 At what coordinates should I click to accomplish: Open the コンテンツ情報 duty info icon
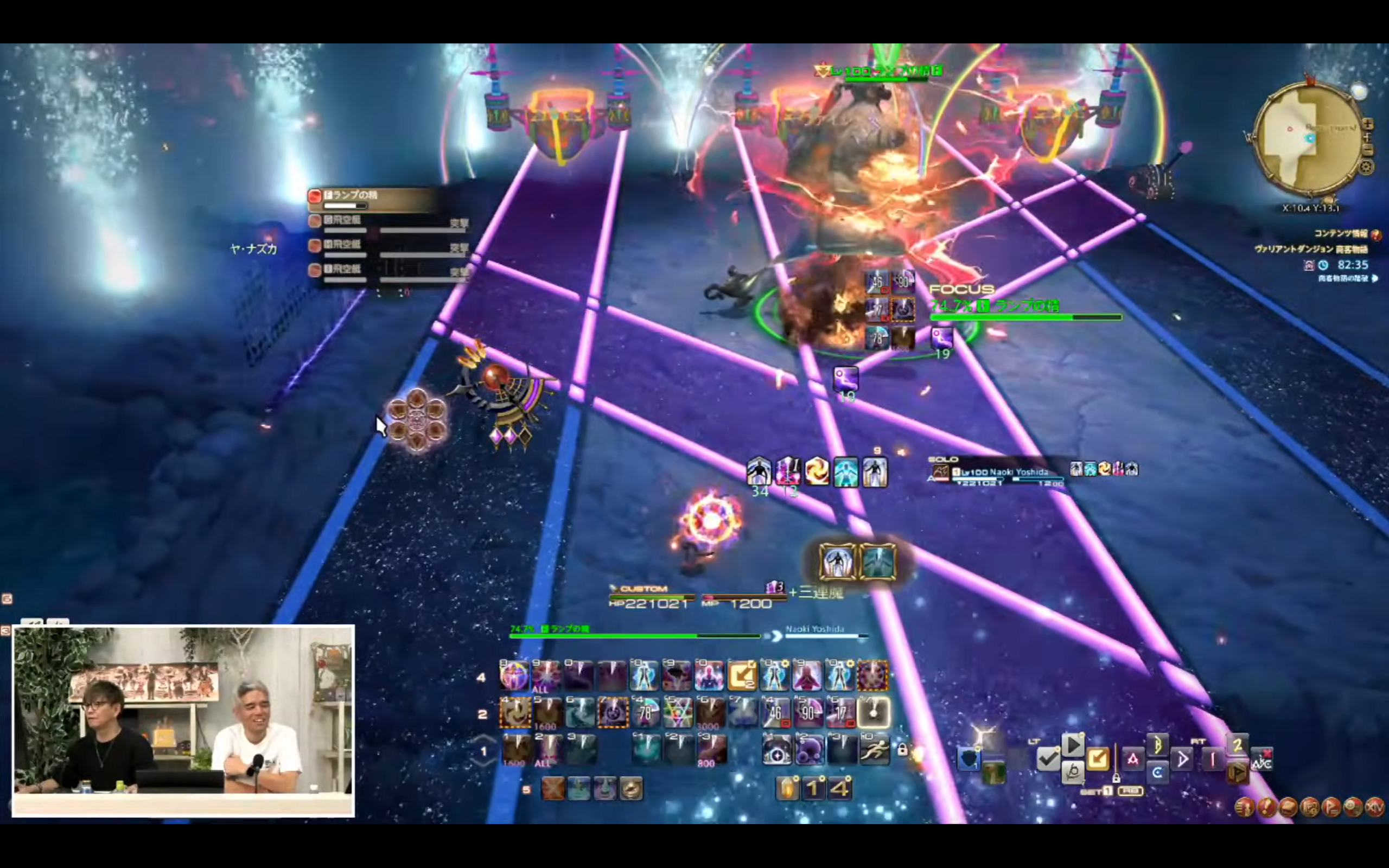(x=1376, y=234)
